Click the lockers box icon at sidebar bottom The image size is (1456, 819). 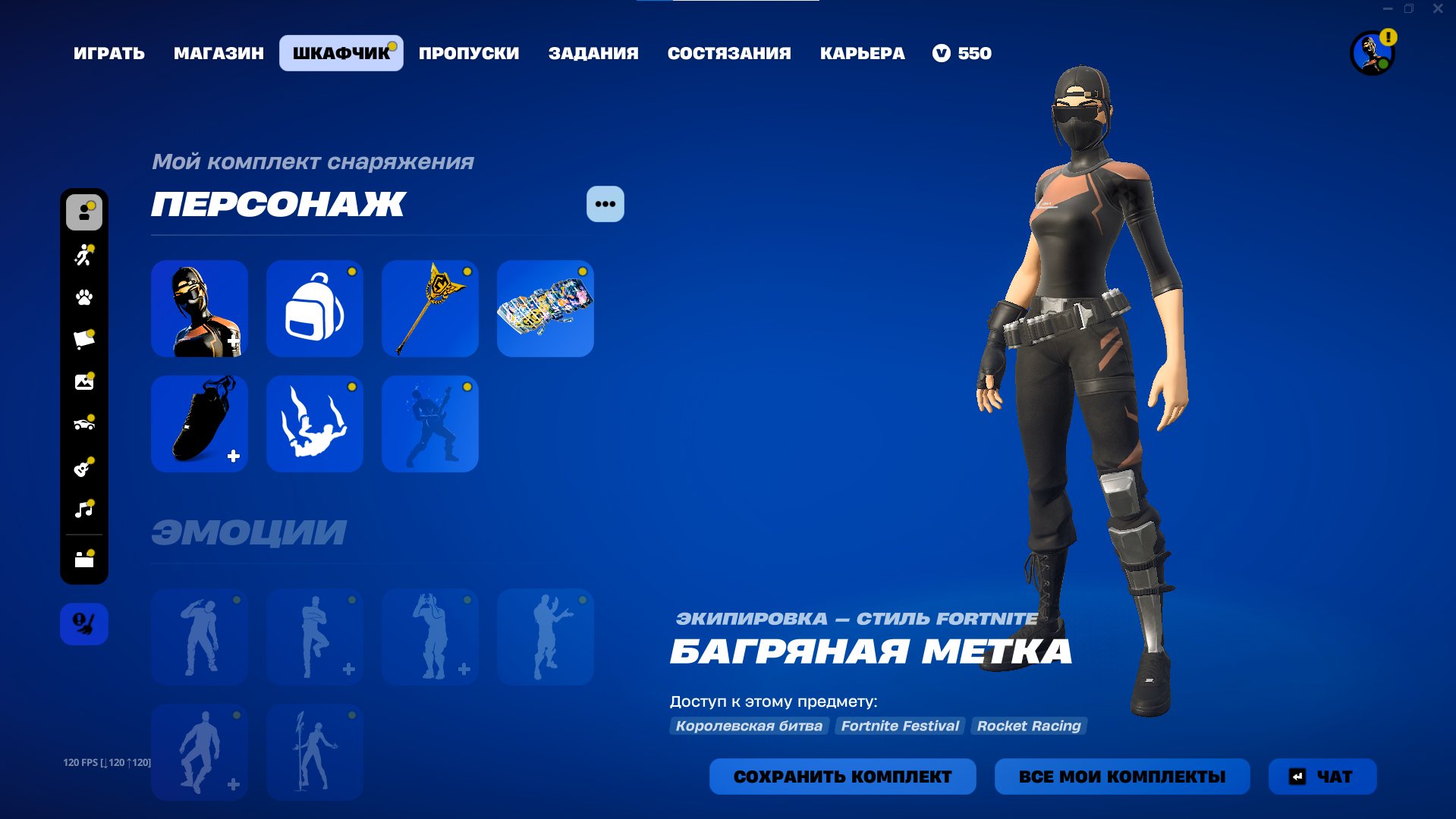click(x=84, y=560)
